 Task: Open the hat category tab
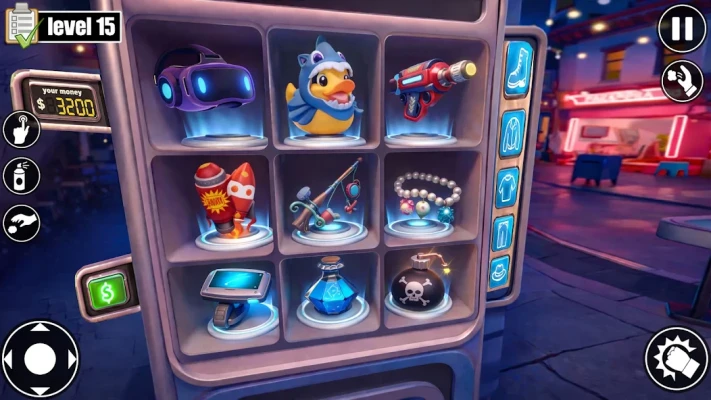coord(499,271)
